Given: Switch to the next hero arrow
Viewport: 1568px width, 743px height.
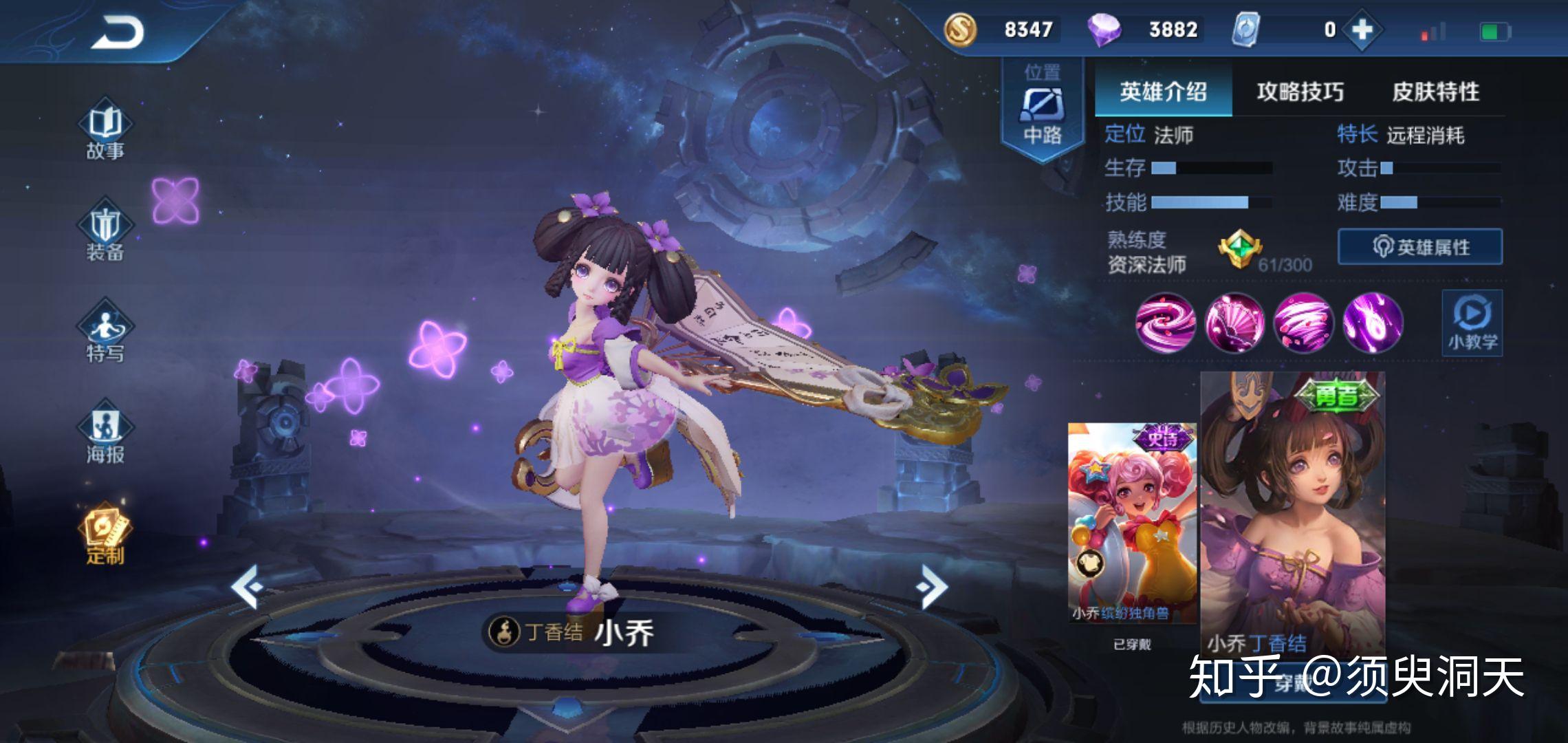Looking at the screenshot, I should point(932,586).
